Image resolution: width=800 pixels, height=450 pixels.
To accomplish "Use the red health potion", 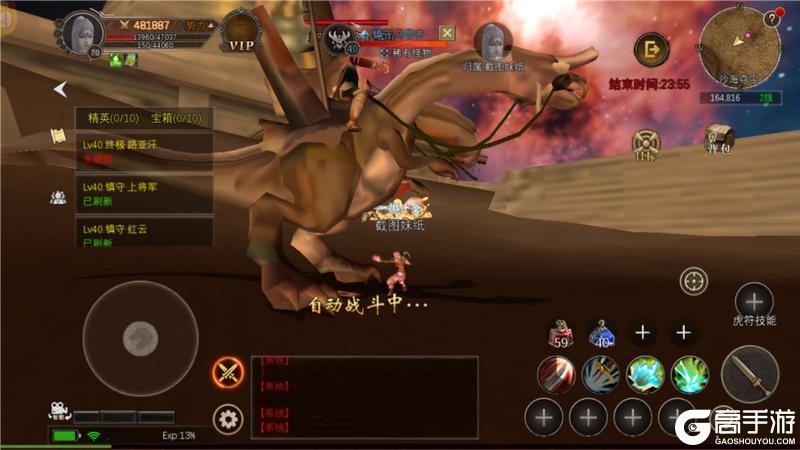I will [559, 334].
